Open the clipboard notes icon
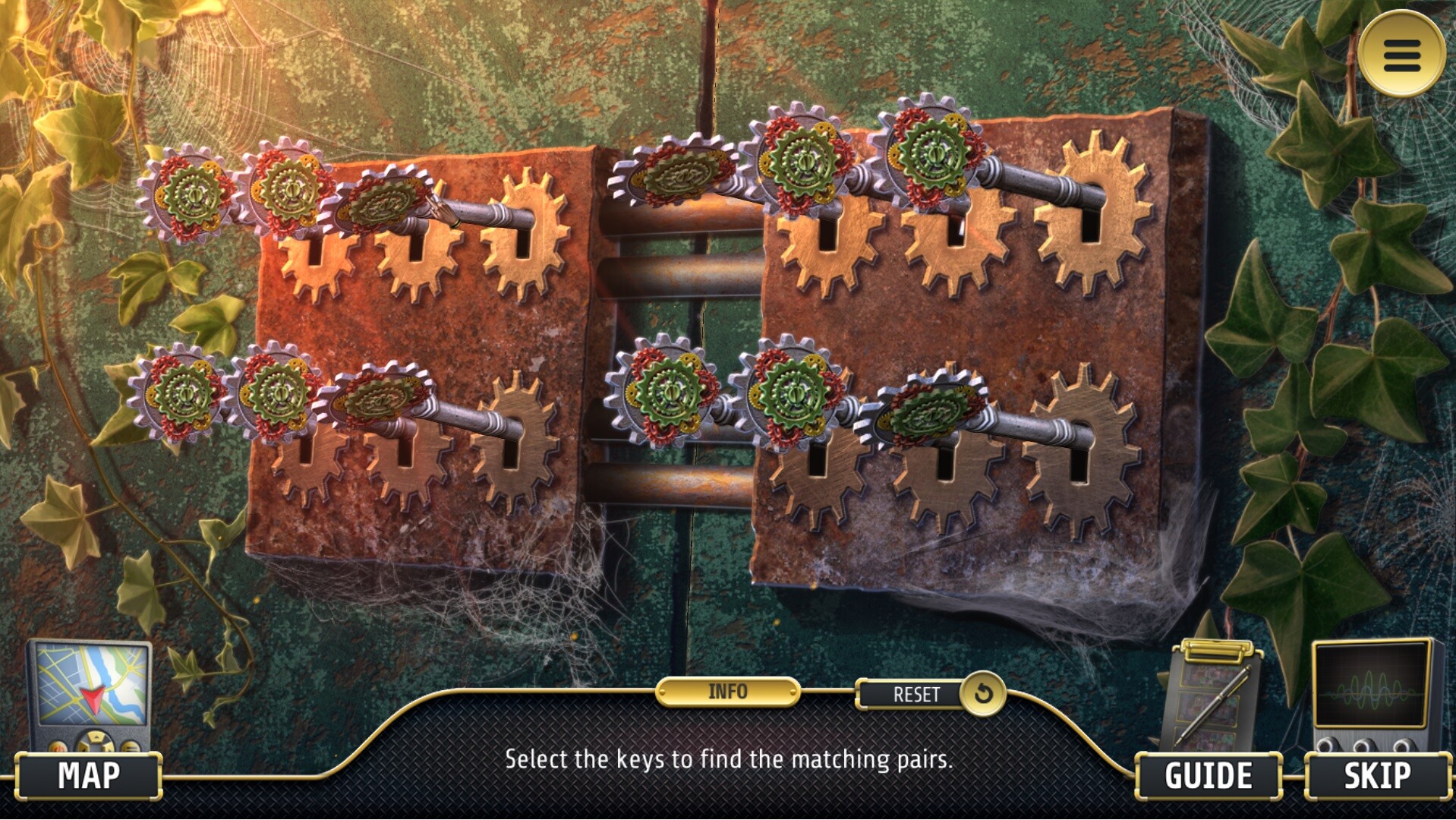This screenshot has width=1456, height=820. pos(1212,695)
